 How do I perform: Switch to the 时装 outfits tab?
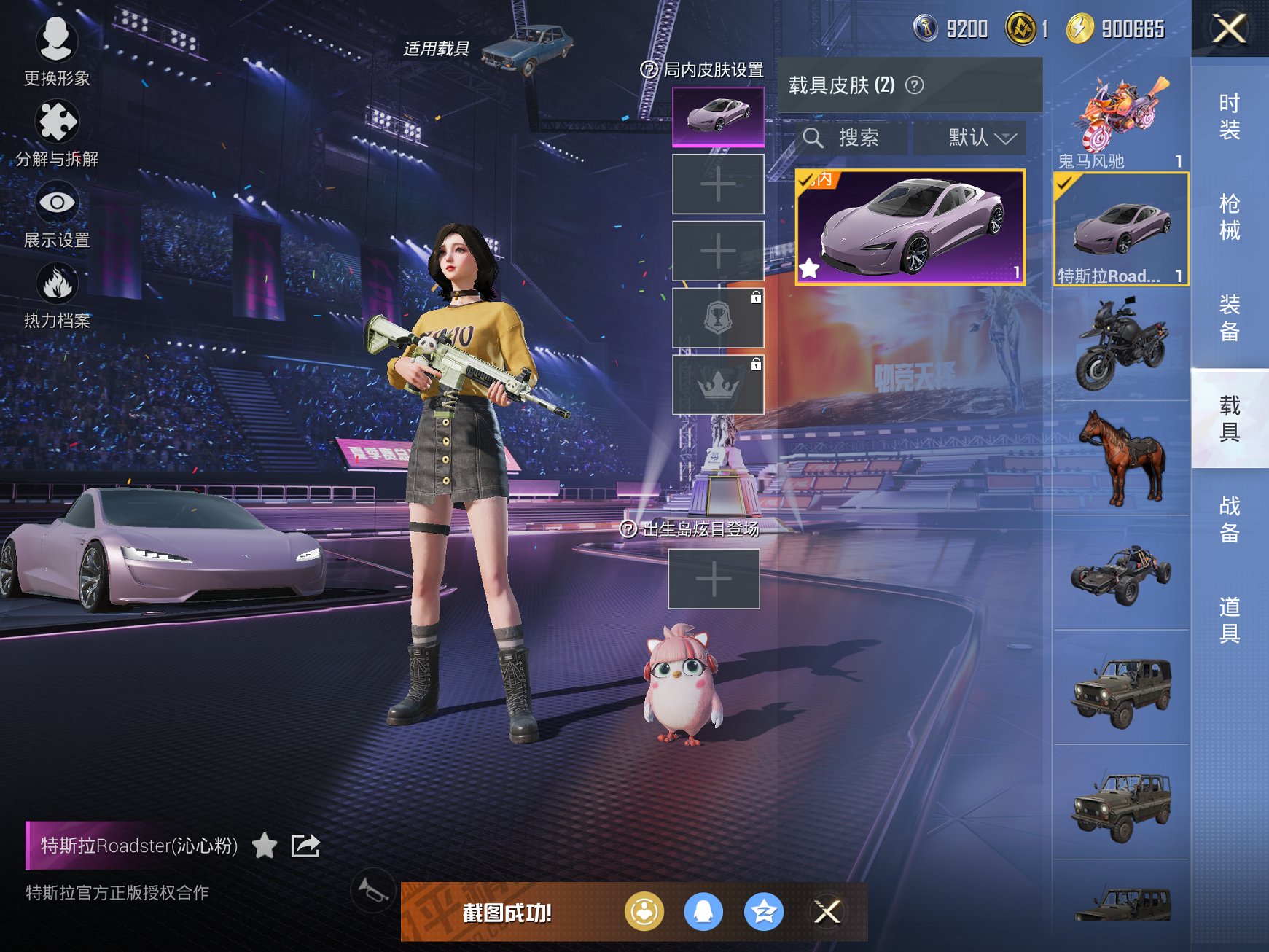pos(1229,117)
